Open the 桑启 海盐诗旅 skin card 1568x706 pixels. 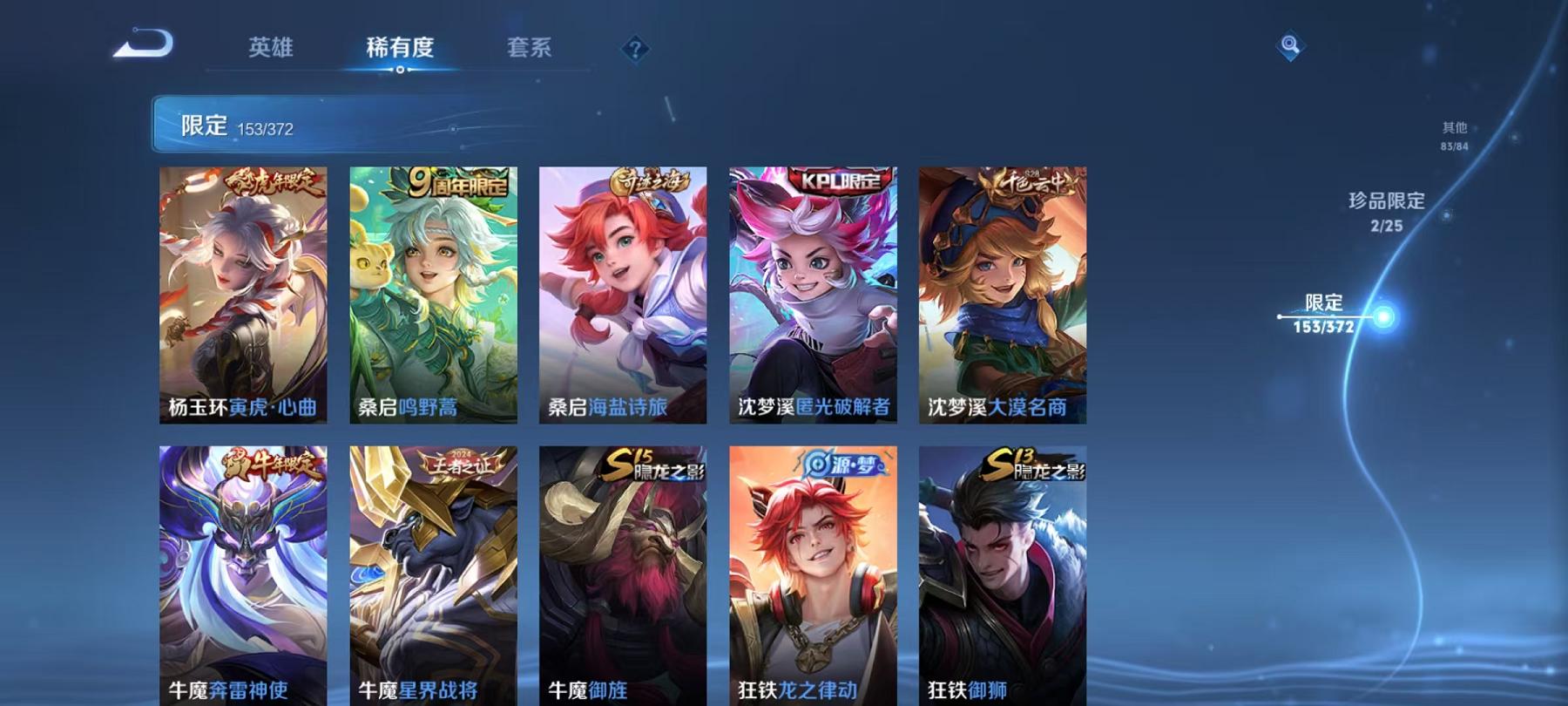point(622,296)
